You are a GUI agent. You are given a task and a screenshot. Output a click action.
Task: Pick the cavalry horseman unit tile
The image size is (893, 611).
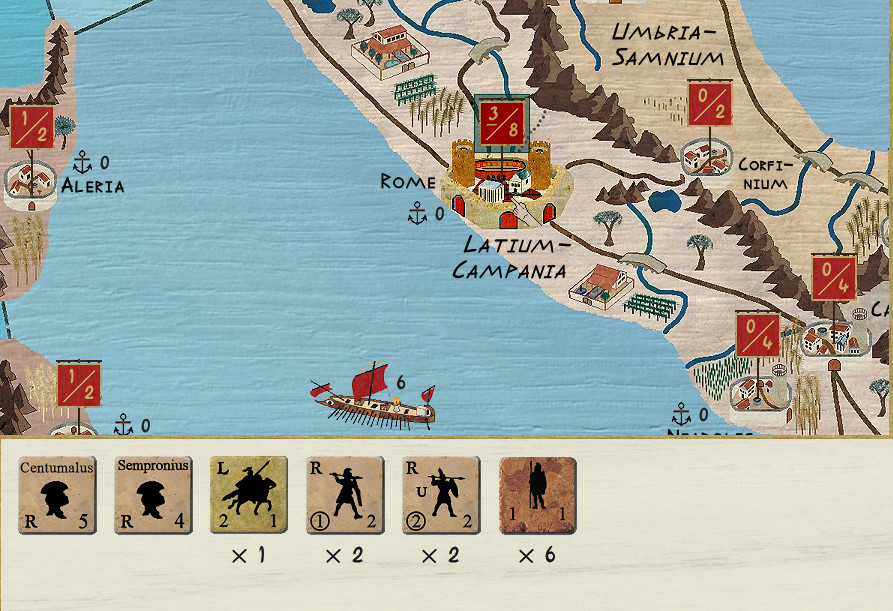249,495
